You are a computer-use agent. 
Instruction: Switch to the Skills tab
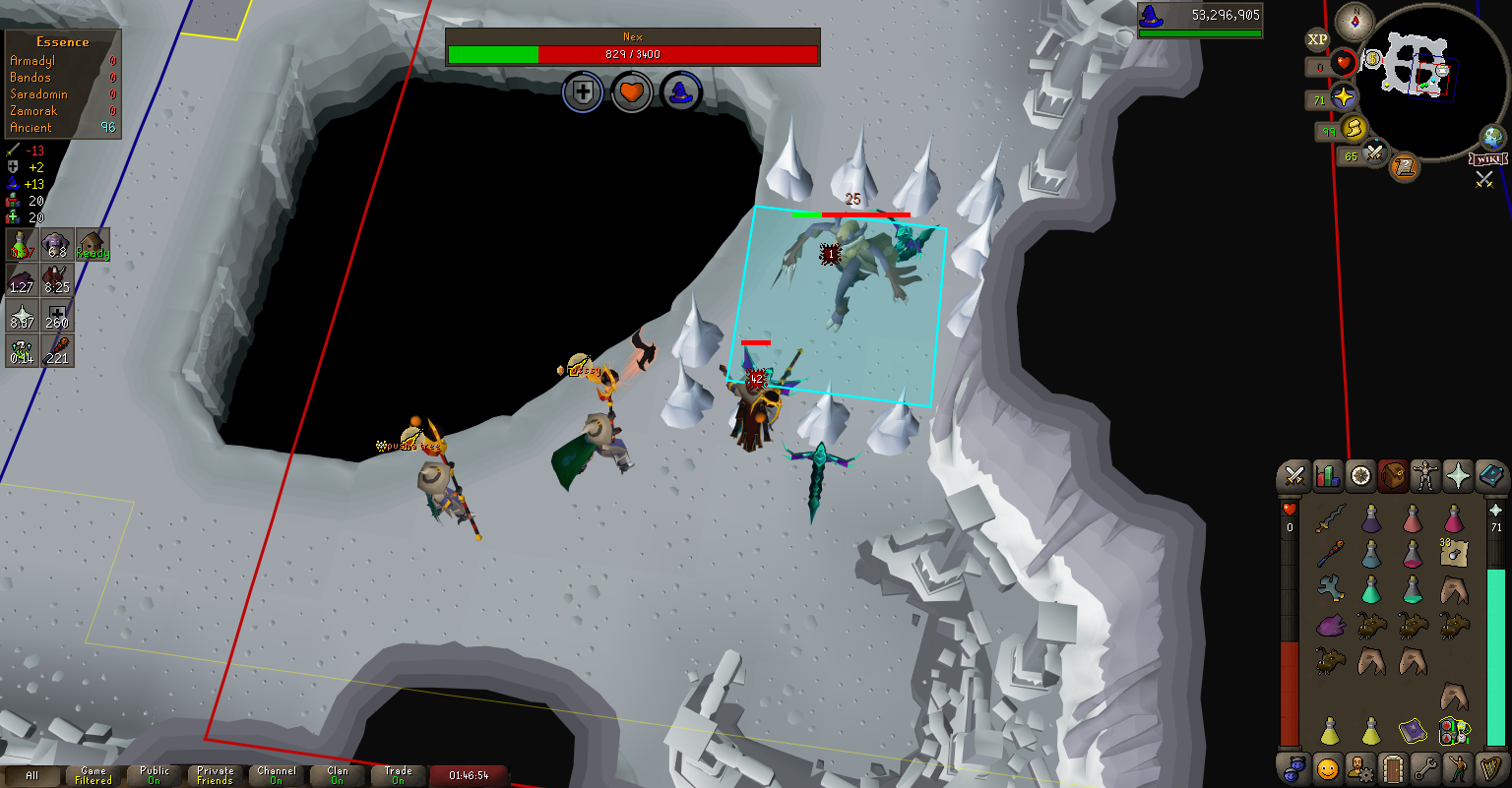[x=1328, y=477]
